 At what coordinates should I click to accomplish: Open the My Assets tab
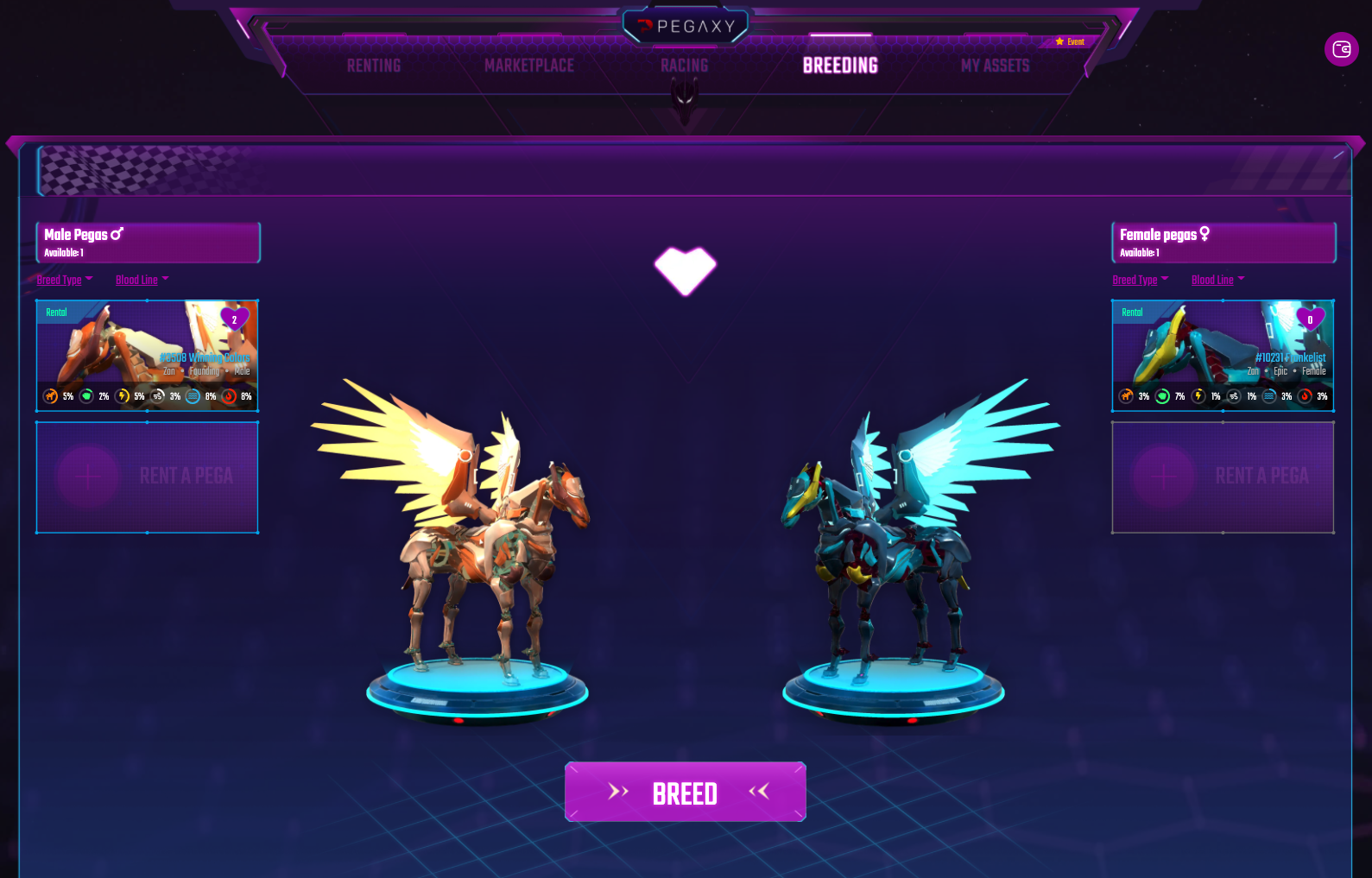tap(995, 66)
